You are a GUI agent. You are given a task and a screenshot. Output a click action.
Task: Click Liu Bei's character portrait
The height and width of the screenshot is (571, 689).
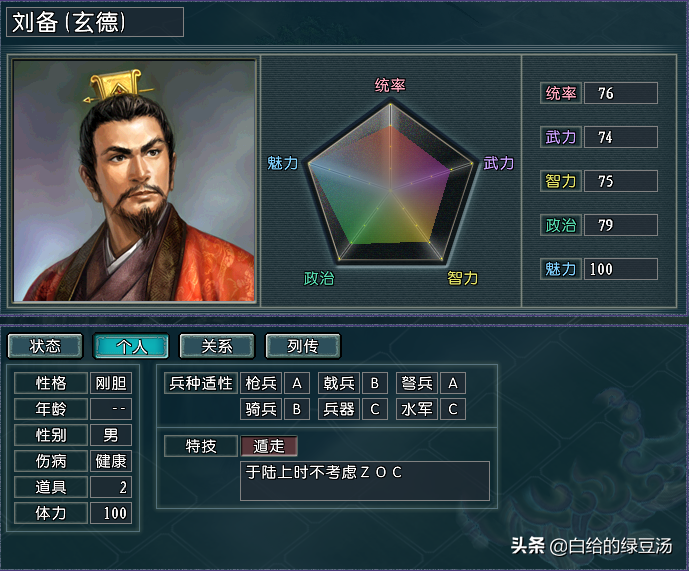coord(134,181)
